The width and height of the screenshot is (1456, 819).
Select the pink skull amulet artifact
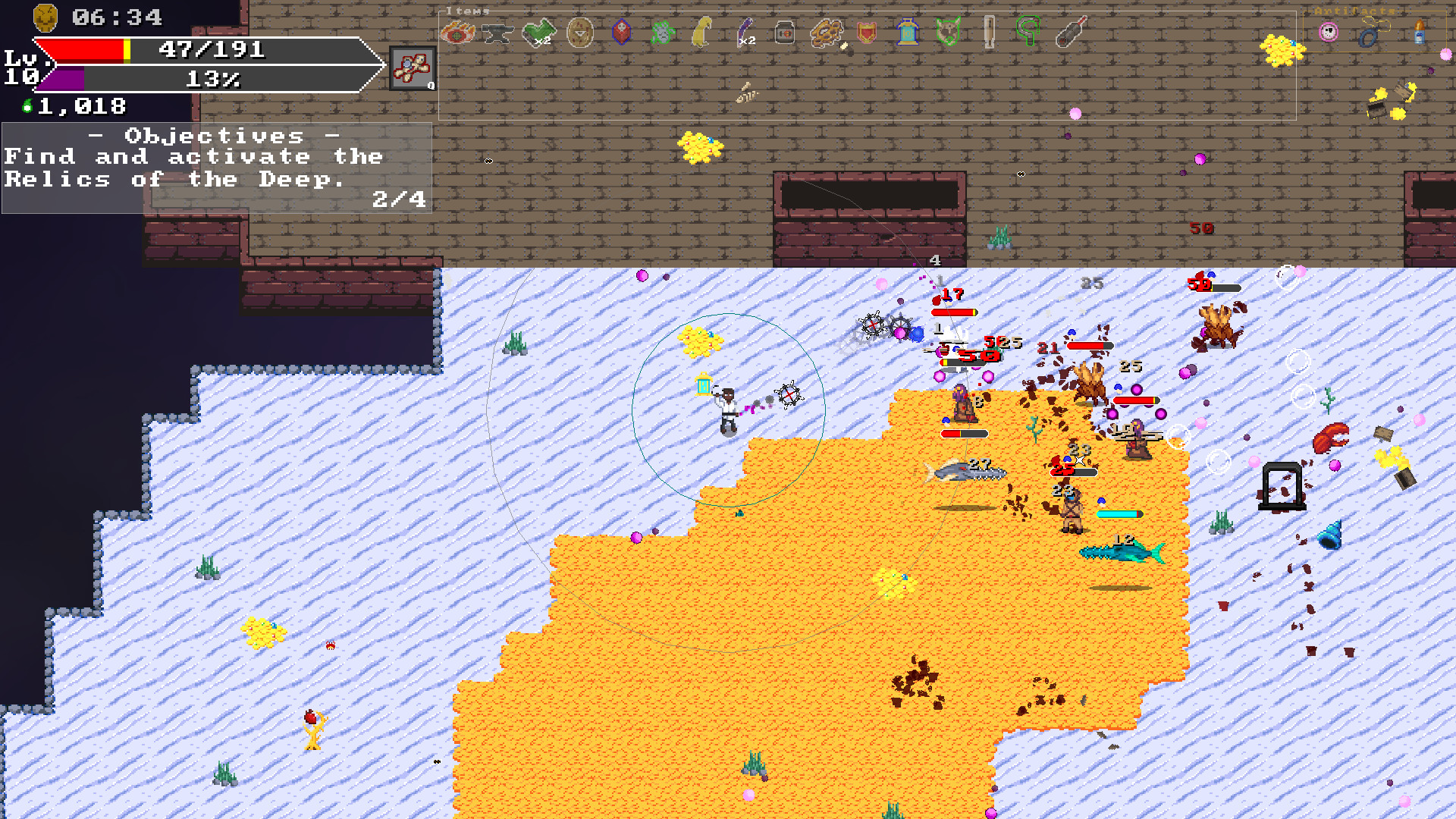click(1327, 32)
